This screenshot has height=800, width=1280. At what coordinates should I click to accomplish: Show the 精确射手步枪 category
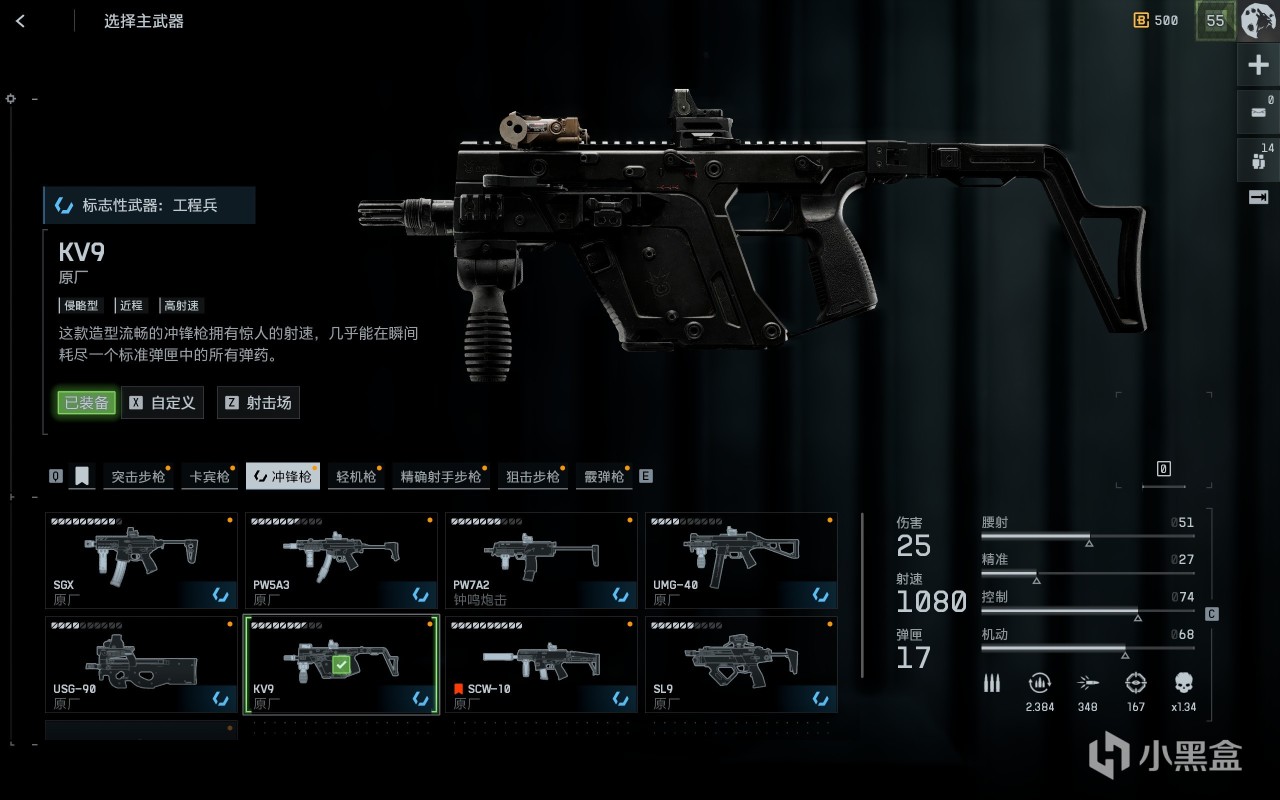coord(440,477)
